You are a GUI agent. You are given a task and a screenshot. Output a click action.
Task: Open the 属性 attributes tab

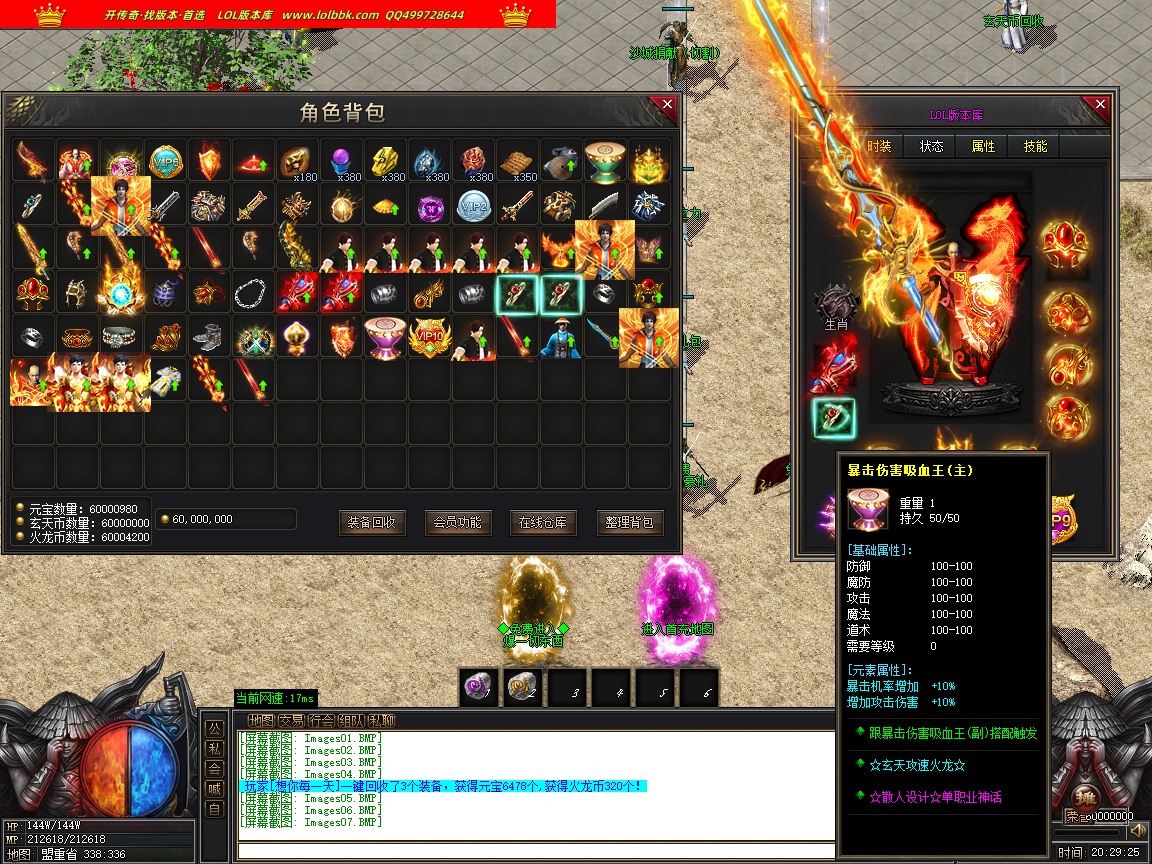[983, 146]
